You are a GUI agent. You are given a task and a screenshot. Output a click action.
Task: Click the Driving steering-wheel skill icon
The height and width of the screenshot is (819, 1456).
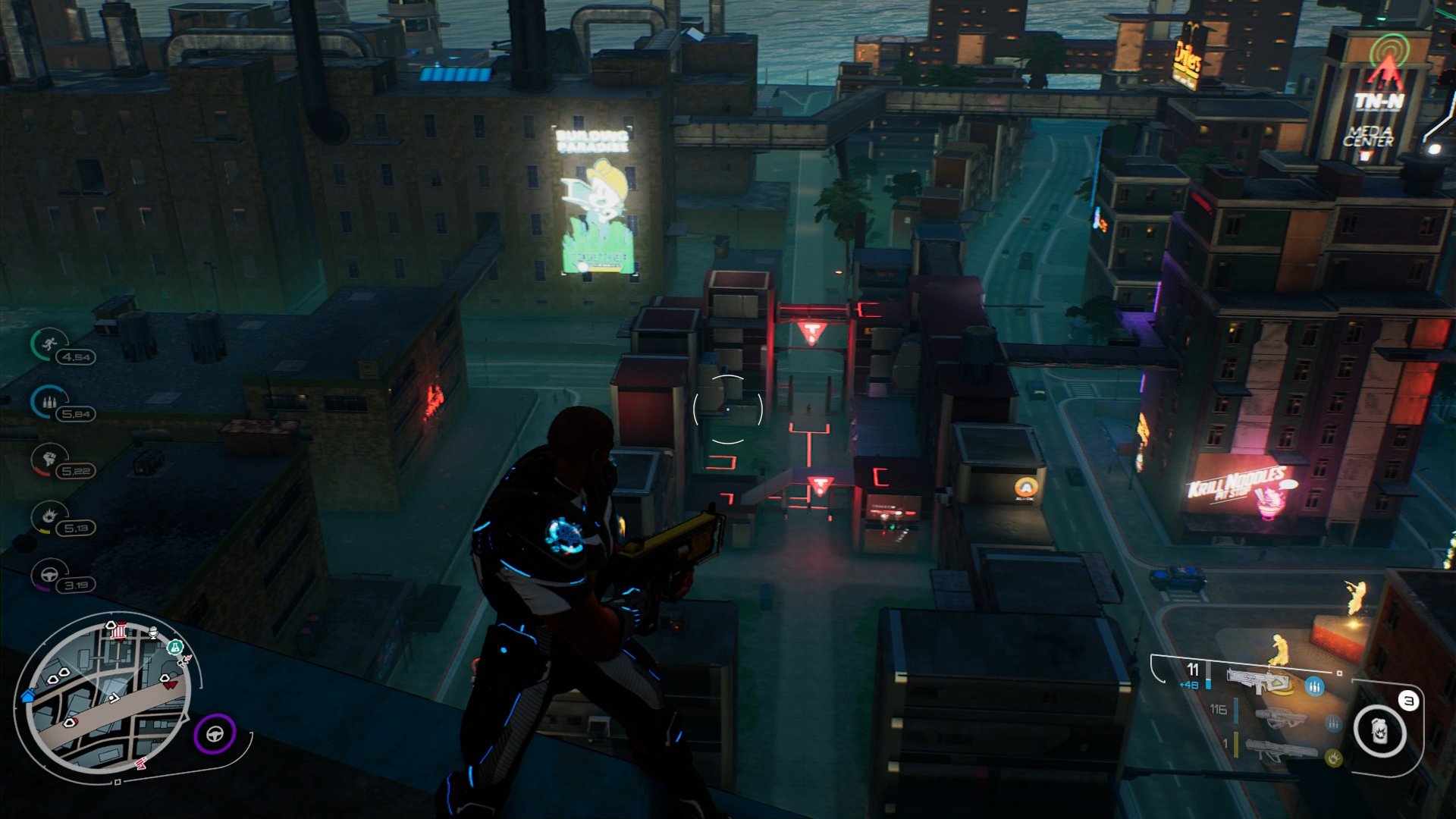[48, 573]
